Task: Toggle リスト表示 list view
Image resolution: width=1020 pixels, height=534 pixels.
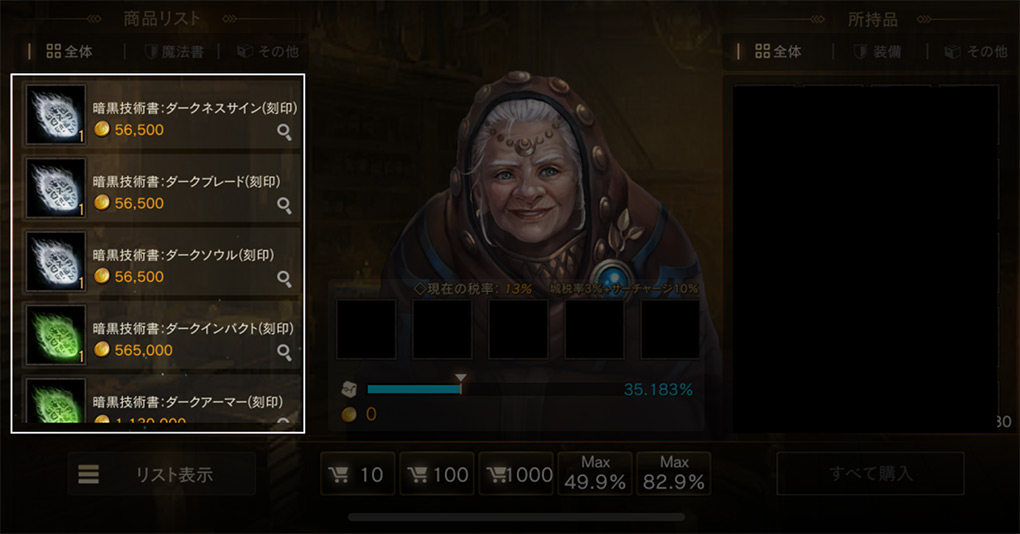Action: tap(162, 474)
